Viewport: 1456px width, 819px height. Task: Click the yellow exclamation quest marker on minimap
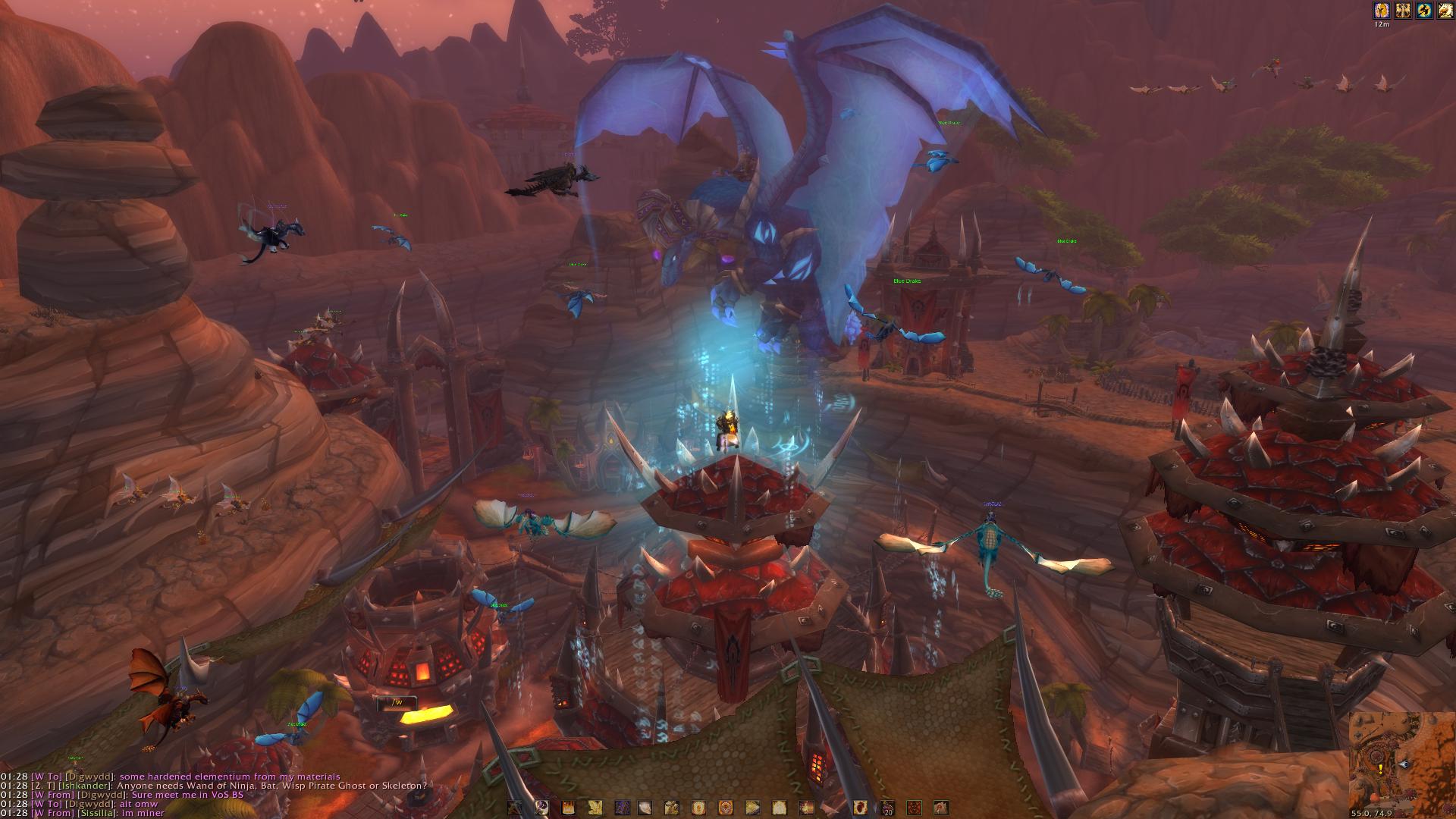point(1379,767)
